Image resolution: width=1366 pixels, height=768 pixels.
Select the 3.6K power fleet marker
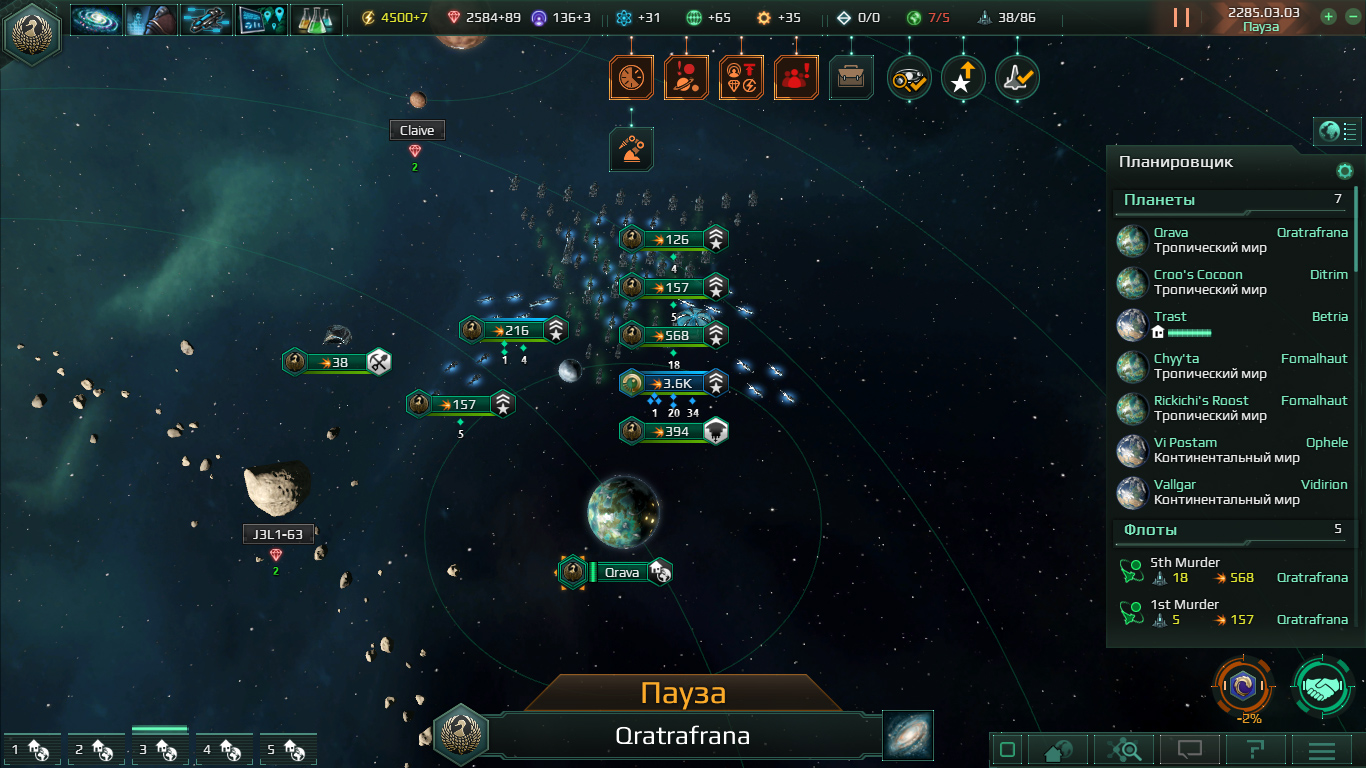(673, 383)
